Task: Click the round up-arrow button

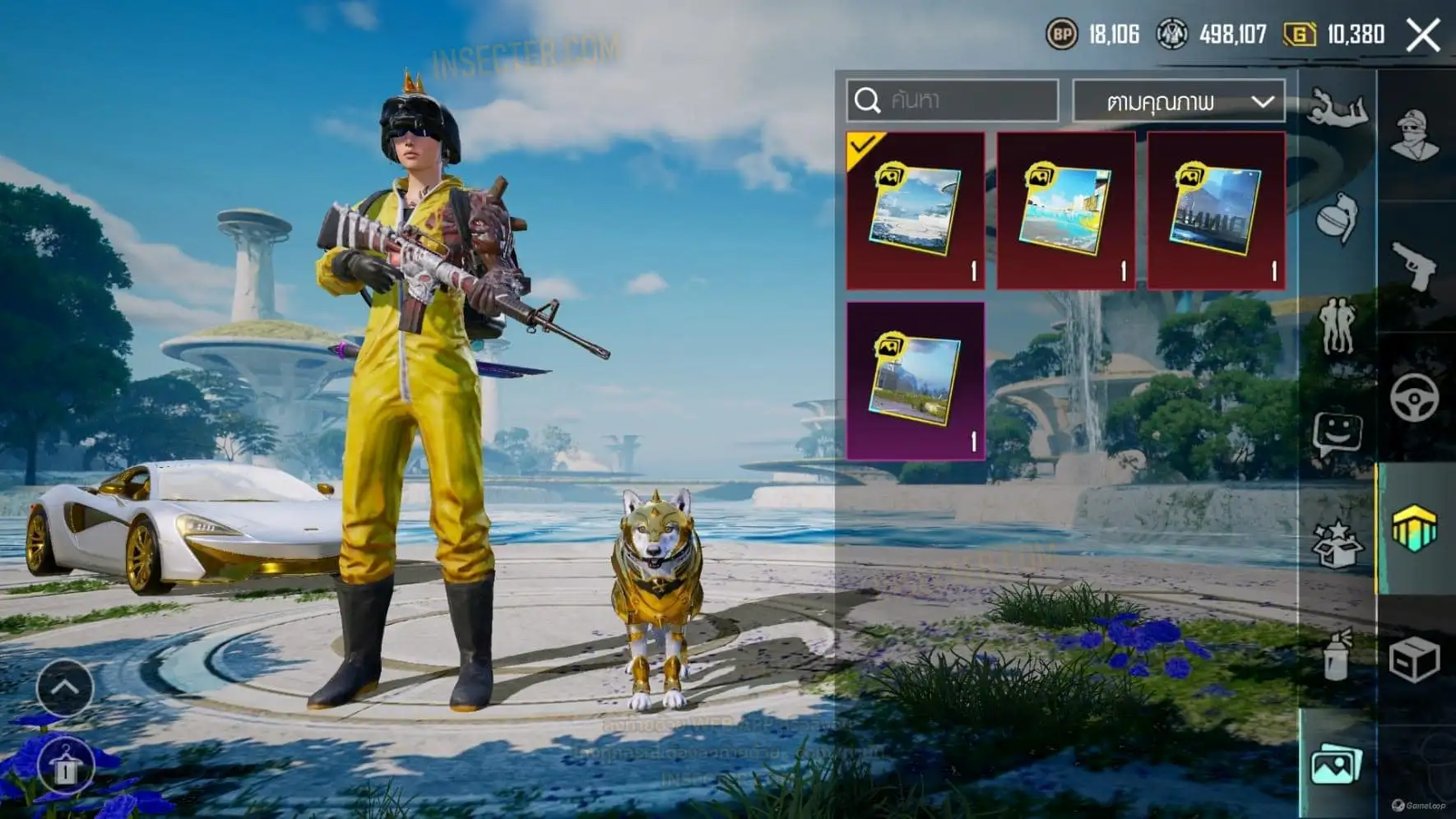Action: 65,687
